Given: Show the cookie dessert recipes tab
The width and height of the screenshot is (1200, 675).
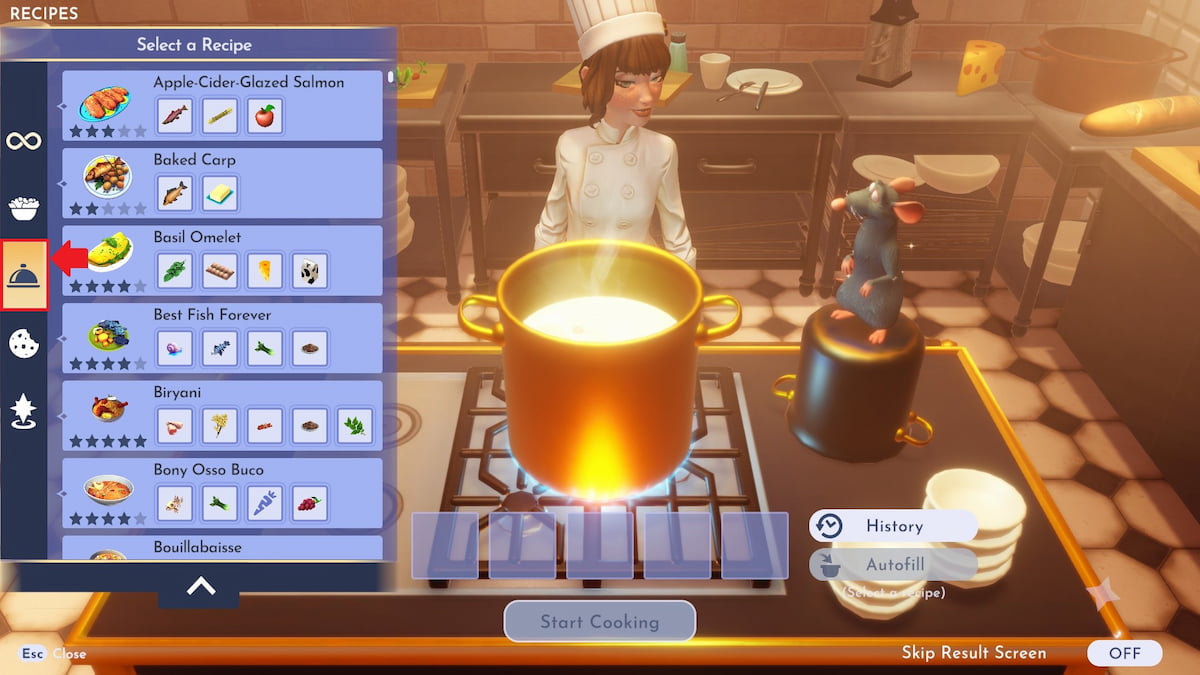Looking at the screenshot, I should coord(24,343).
